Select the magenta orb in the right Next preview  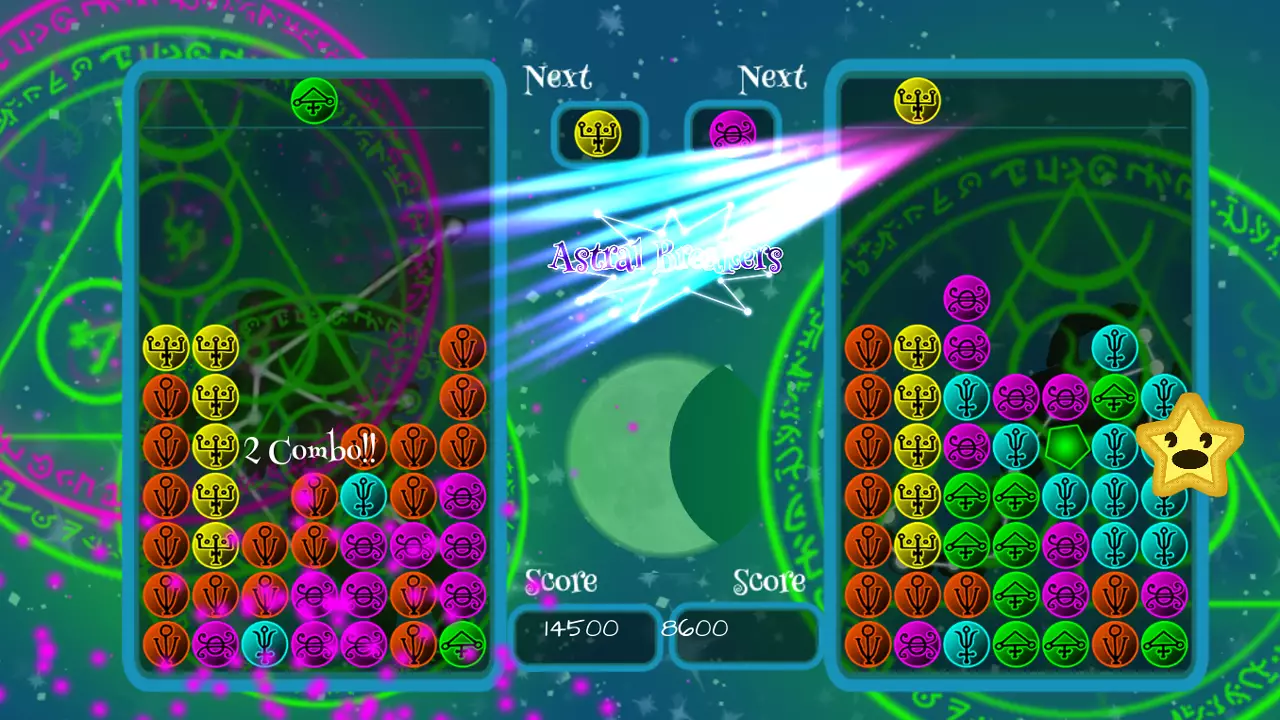[733, 133]
